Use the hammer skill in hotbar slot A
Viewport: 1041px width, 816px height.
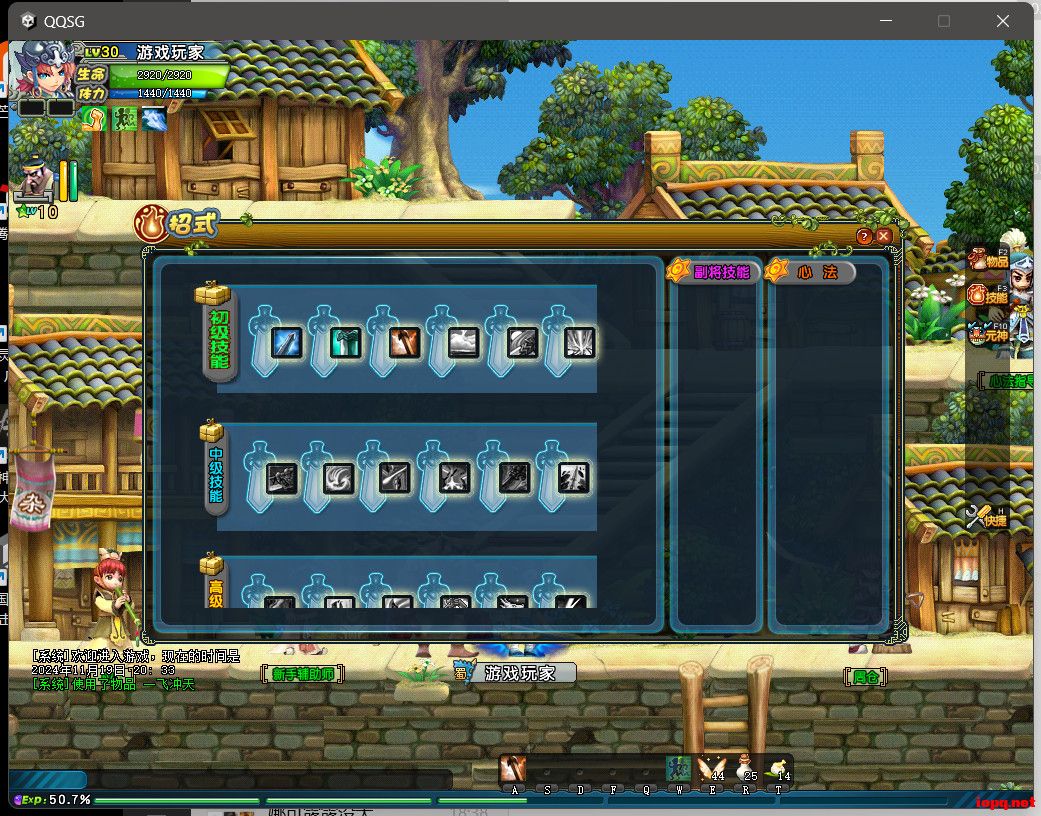pyautogui.click(x=514, y=769)
